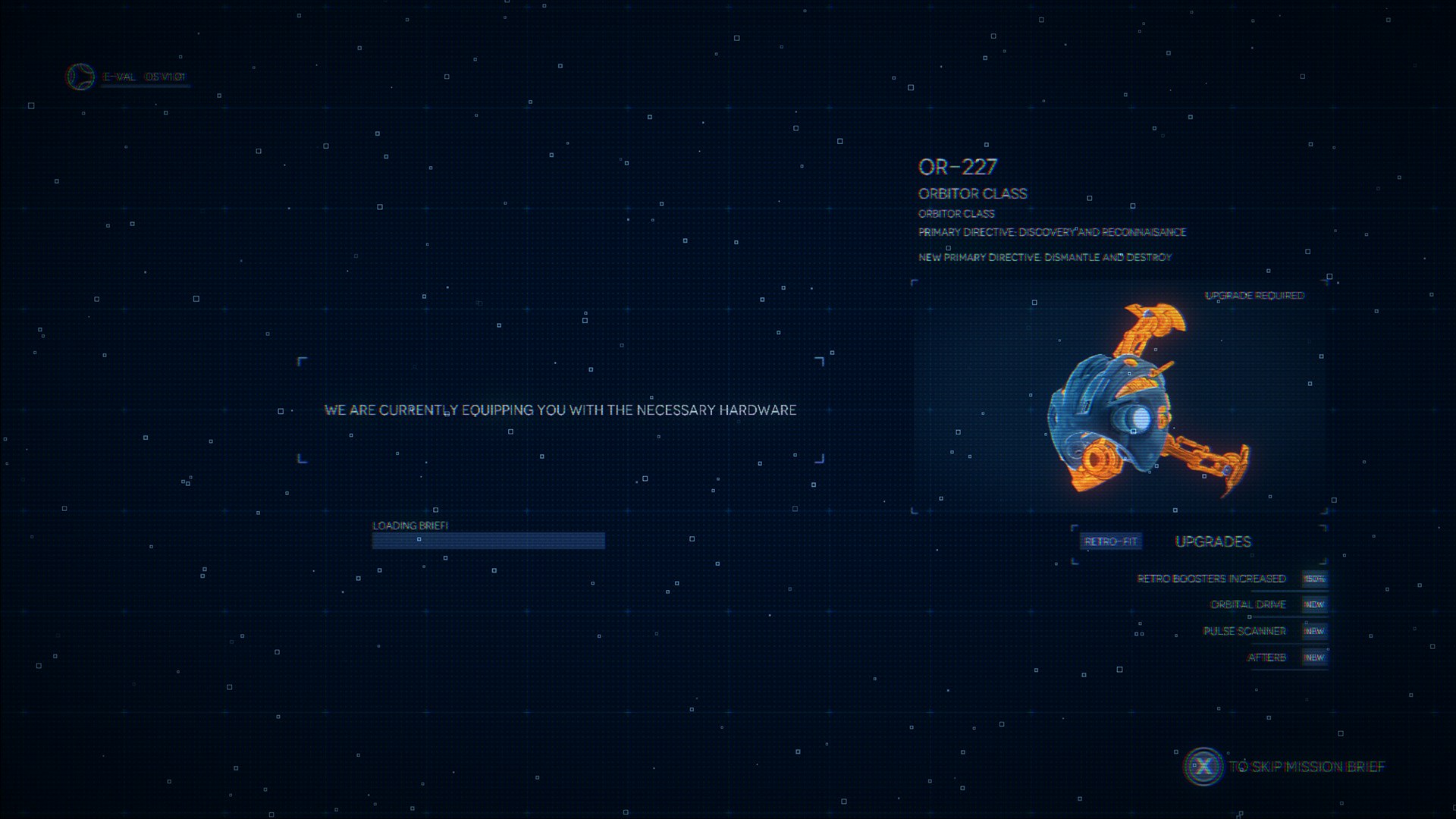Select the orange booster arm on the drone
The image size is (1456, 819).
click(x=1145, y=326)
